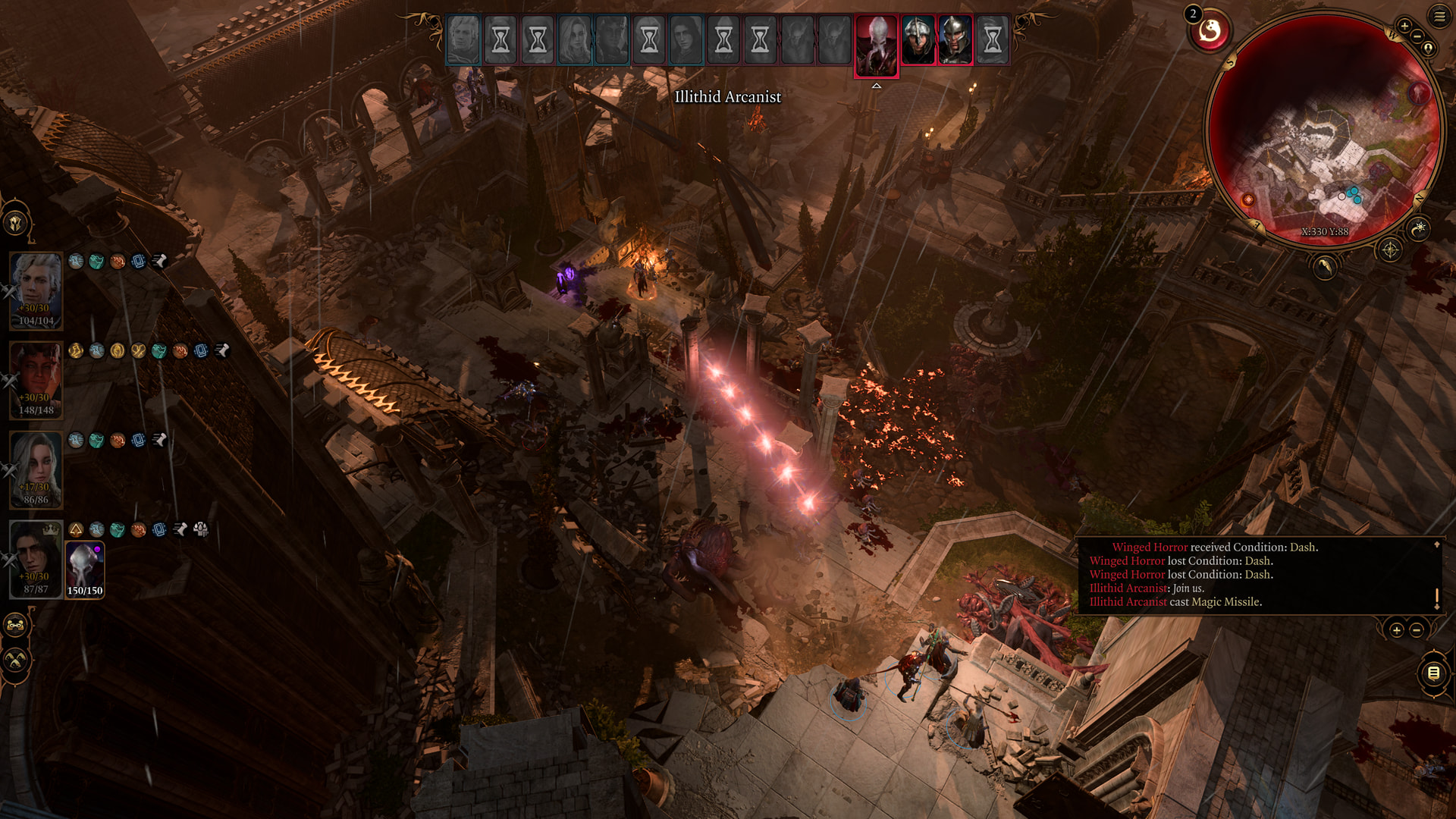Open the circular minimap
1456x819 pixels.
(1324, 129)
